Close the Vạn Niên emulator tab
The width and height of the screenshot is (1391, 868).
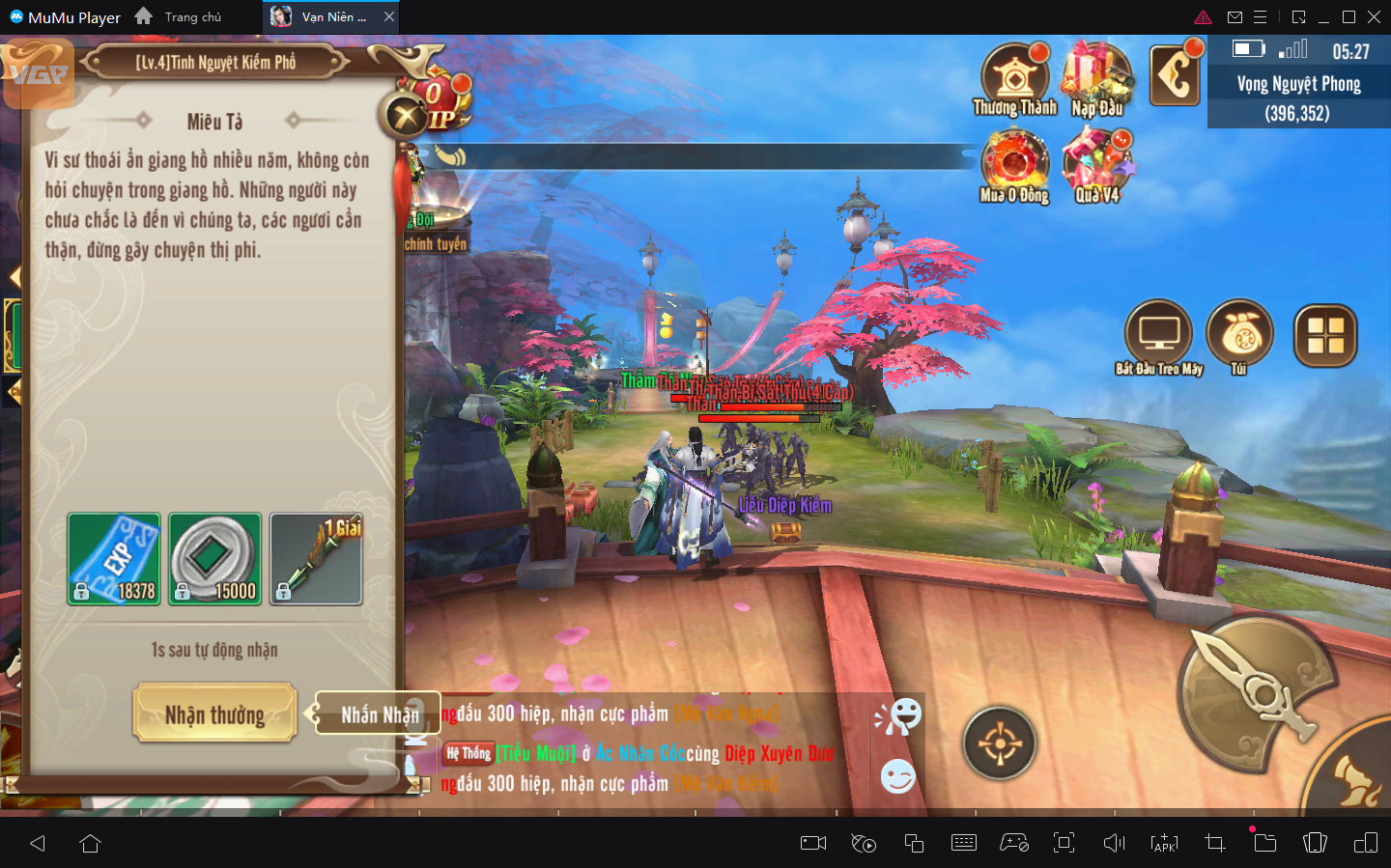click(389, 17)
